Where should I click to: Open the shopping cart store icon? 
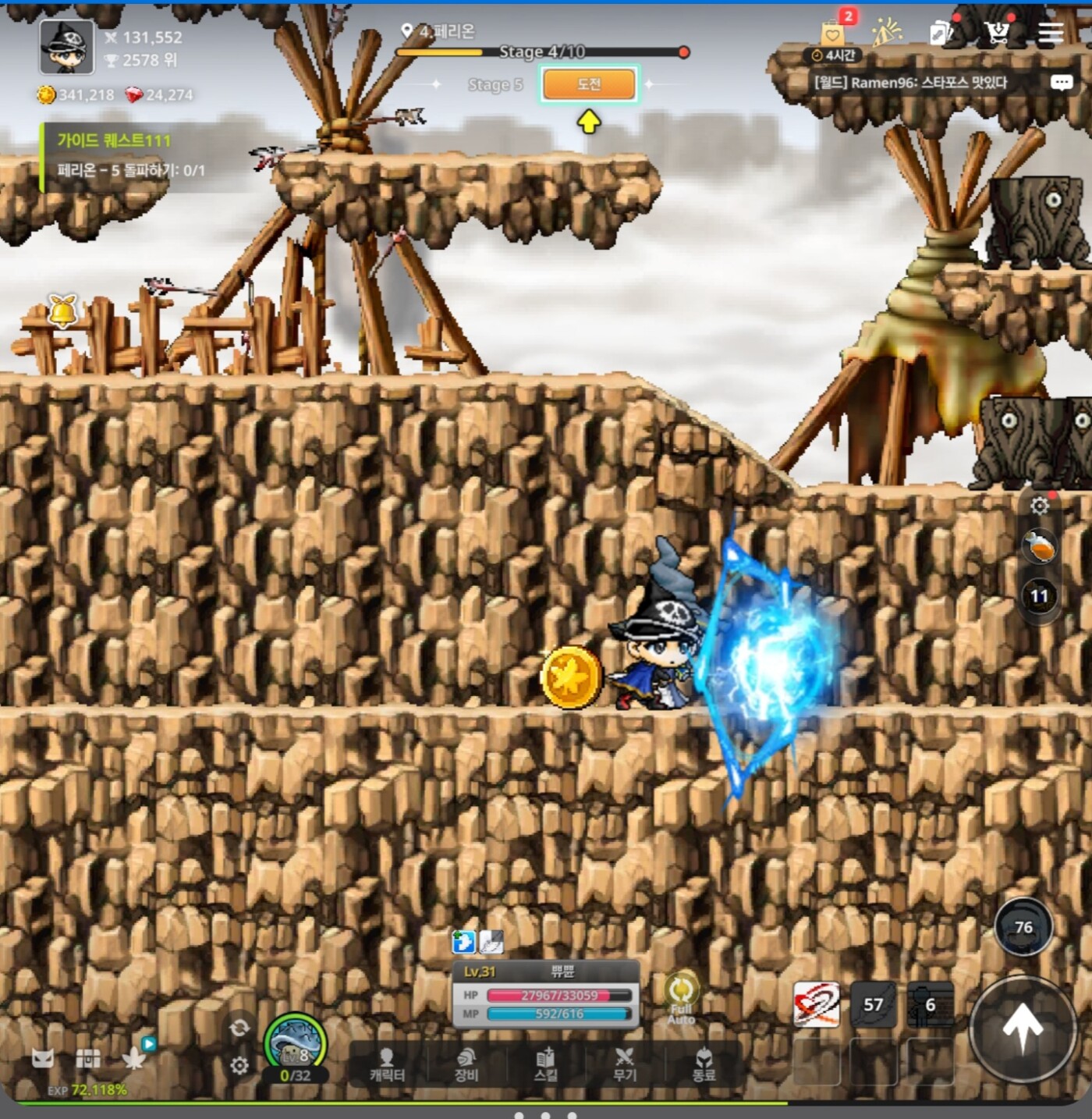click(x=996, y=33)
